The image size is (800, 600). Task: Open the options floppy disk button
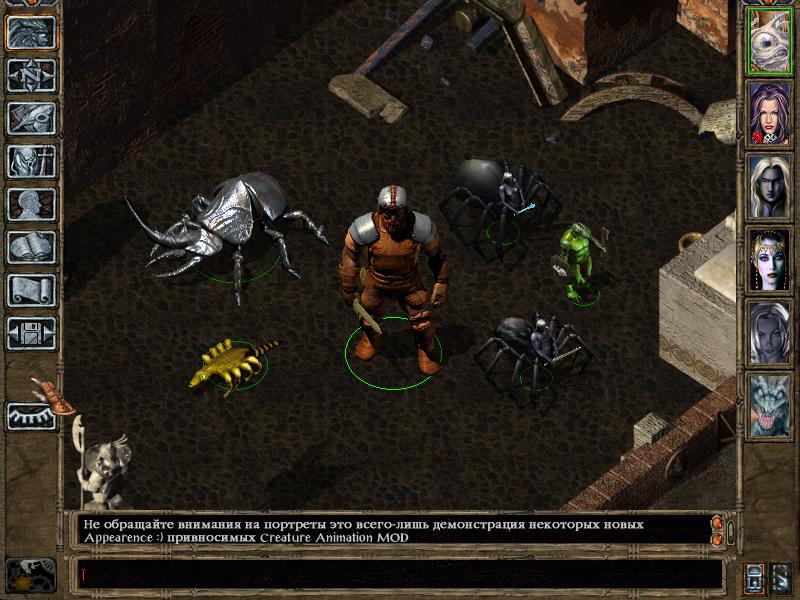(31, 333)
